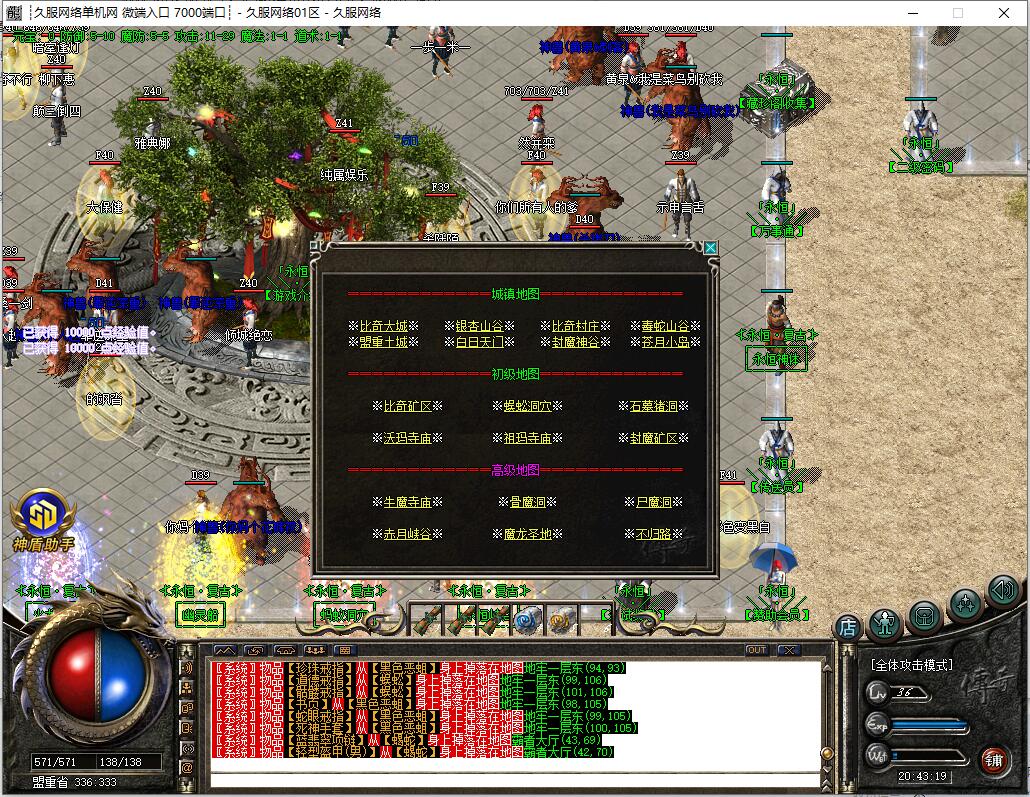Screen dimensions: 1030x797
Task: Open the character equipment panel icon
Action: (x=885, y=623)
